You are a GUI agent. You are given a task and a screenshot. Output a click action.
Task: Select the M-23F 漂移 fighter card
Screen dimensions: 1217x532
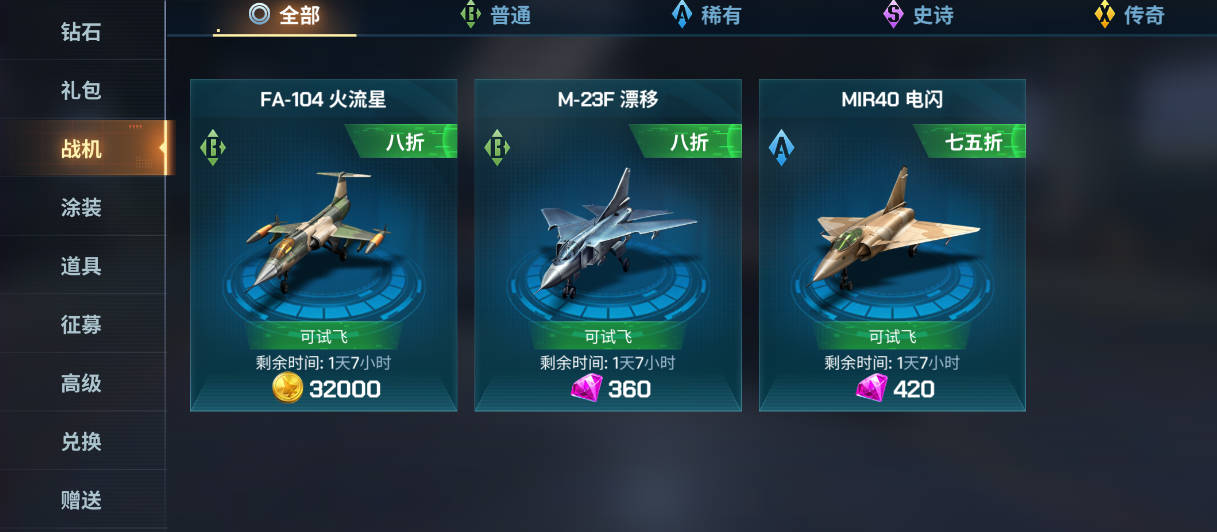click(607, 230)
